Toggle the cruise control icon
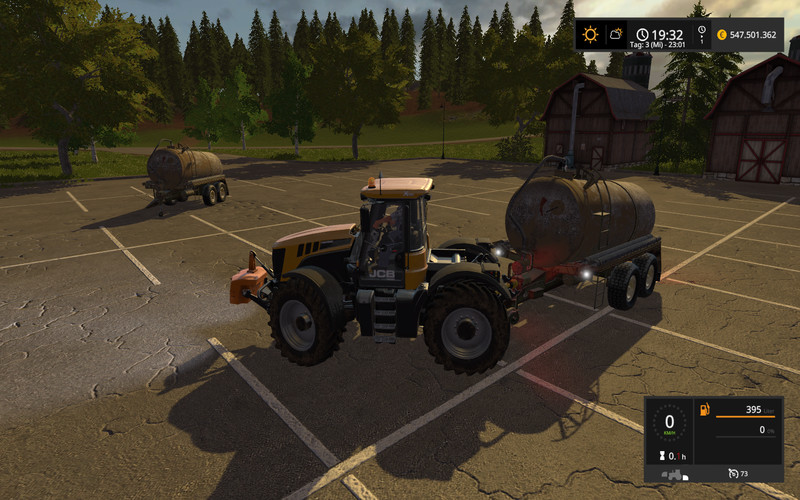The width and height of the screenshot is (800, 500). (x=733, y=472)
